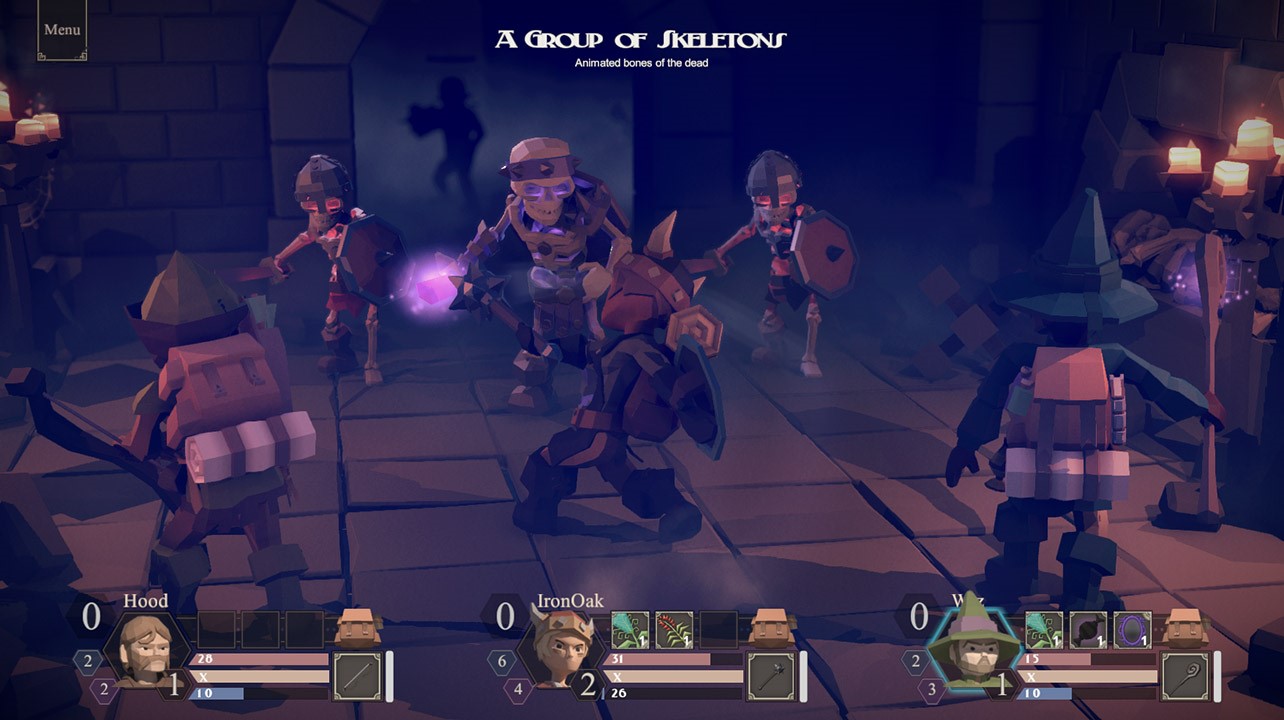Use IronOak's red berry herb item
Image resolution: width=1284 pixels, height=720 pixels.
click(x=674, y=630)
